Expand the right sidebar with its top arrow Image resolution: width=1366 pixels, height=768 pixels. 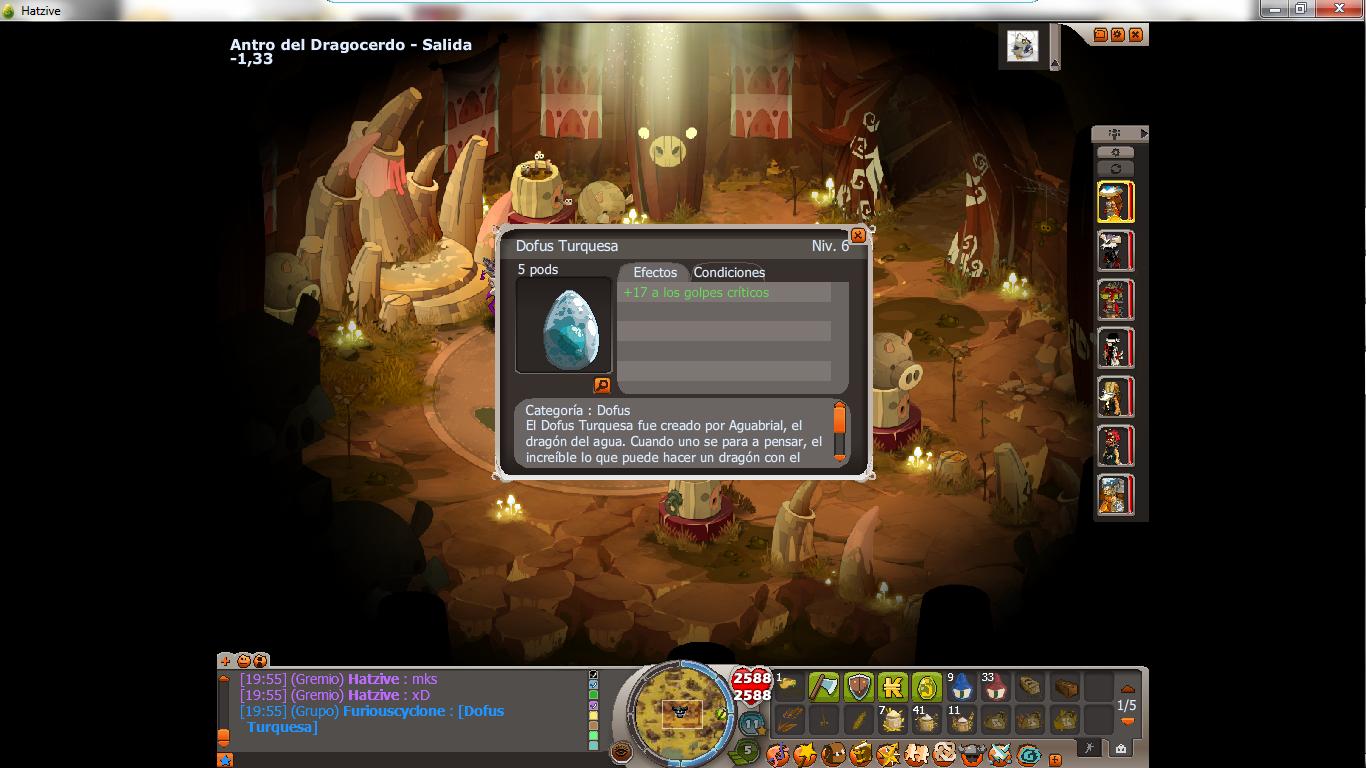pos(1144,132)
